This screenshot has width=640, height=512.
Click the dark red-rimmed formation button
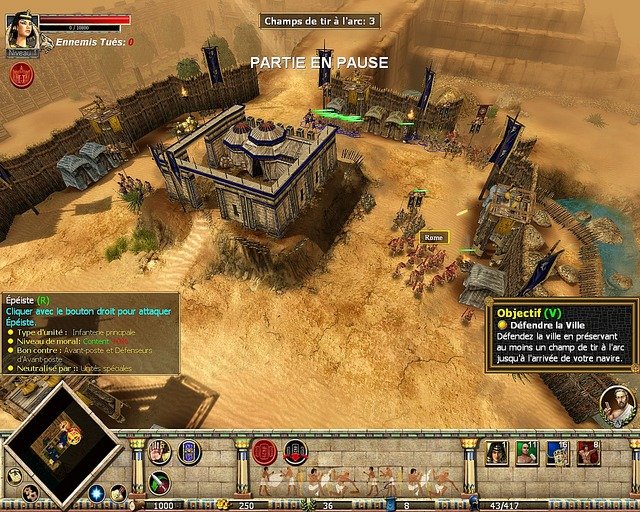[x=295, y=452]
